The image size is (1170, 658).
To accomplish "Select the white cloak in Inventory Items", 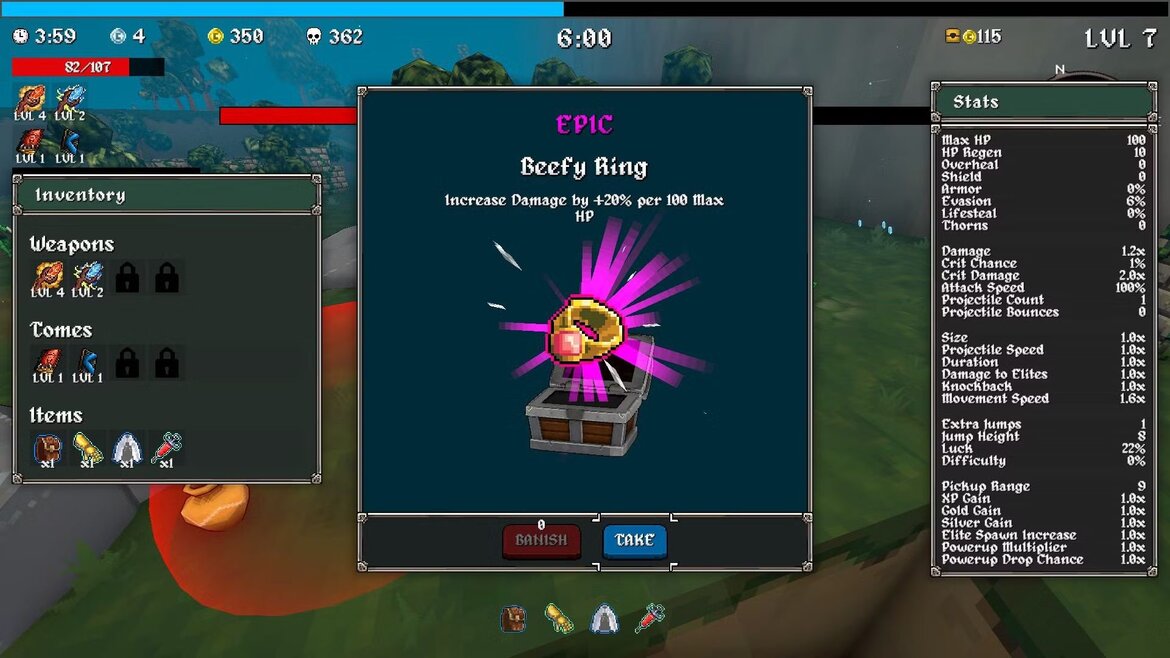I will point(127,449).
